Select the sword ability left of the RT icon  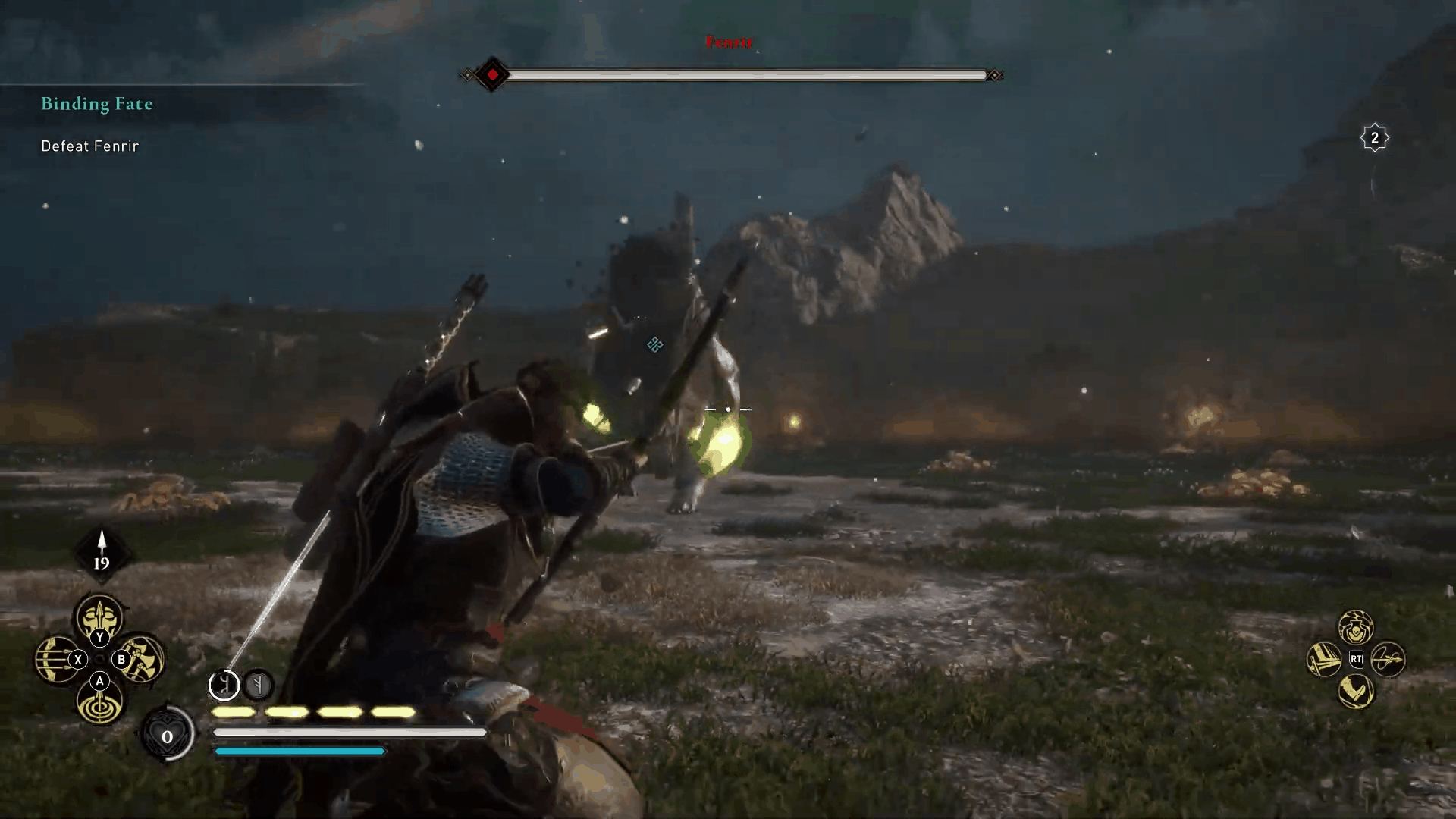click(x=1326, y=658)
